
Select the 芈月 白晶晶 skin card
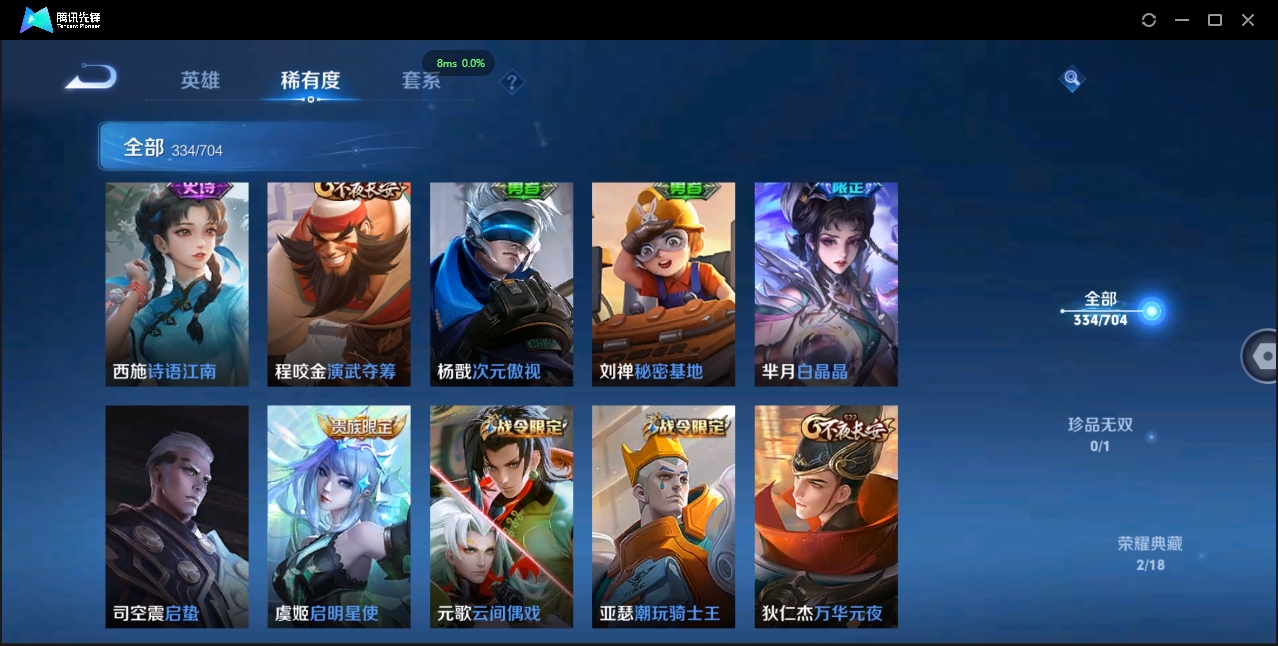826,284
